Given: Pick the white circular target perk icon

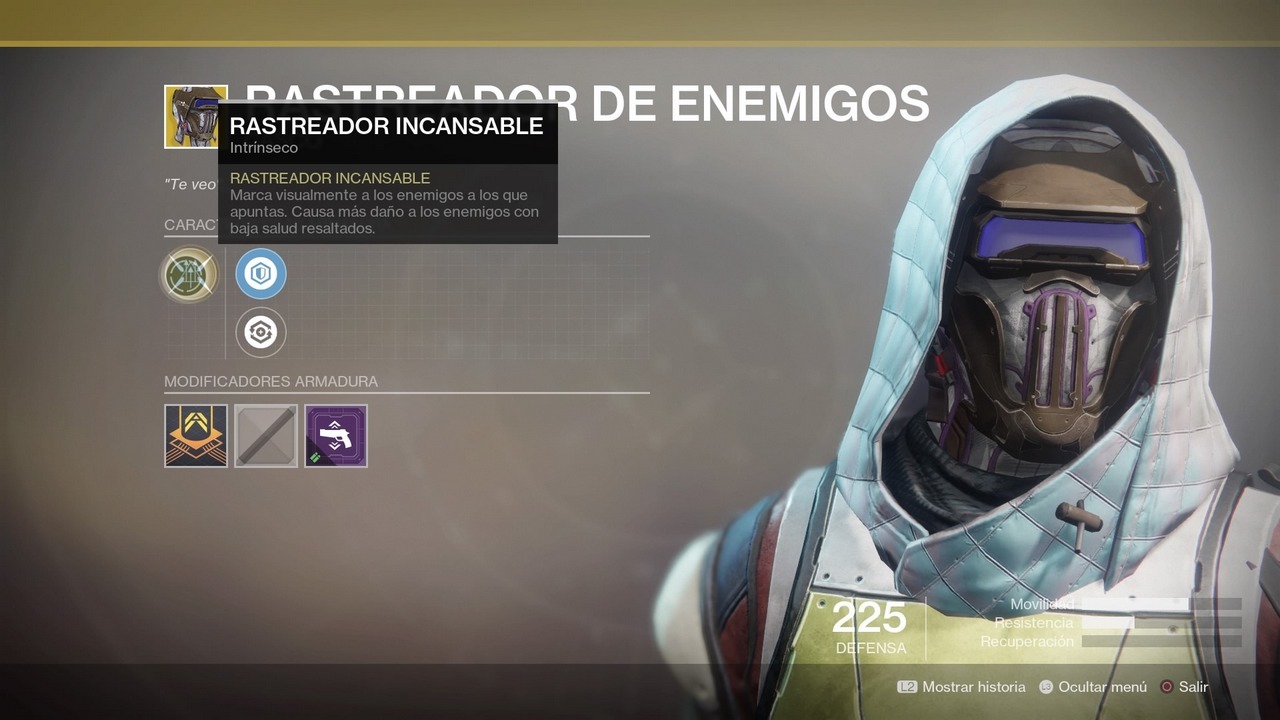Looking at the screenshot, I should [x=261, y=333].
